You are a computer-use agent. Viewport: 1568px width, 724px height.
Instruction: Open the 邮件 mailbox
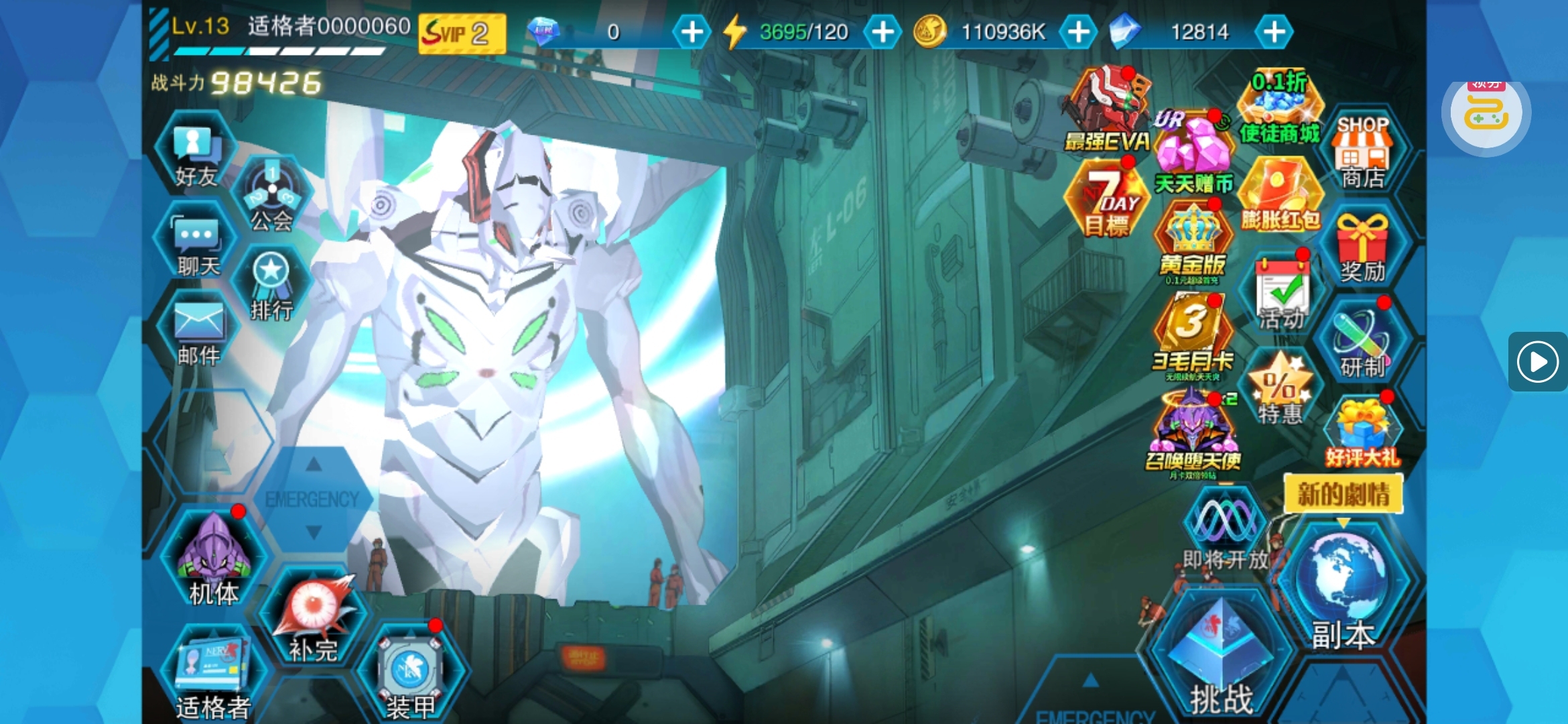pyautogui.click(x=198, y=333)
